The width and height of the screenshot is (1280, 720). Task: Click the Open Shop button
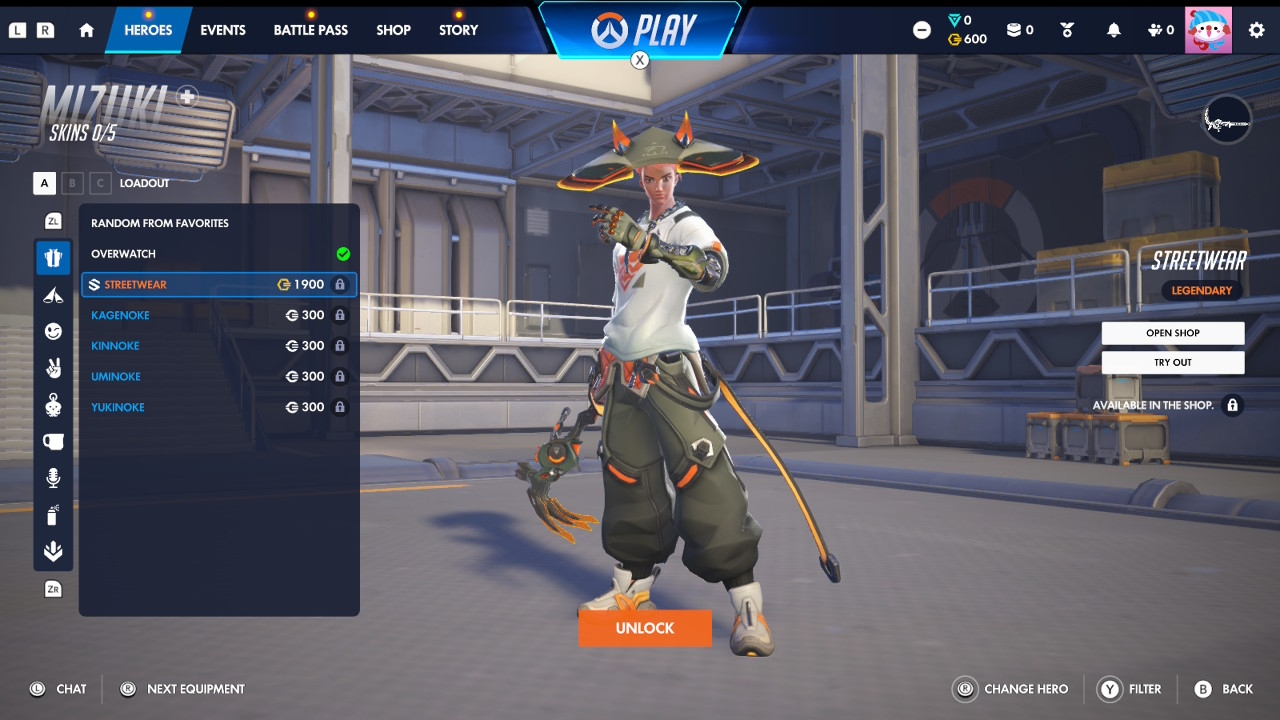point(1172,333)
